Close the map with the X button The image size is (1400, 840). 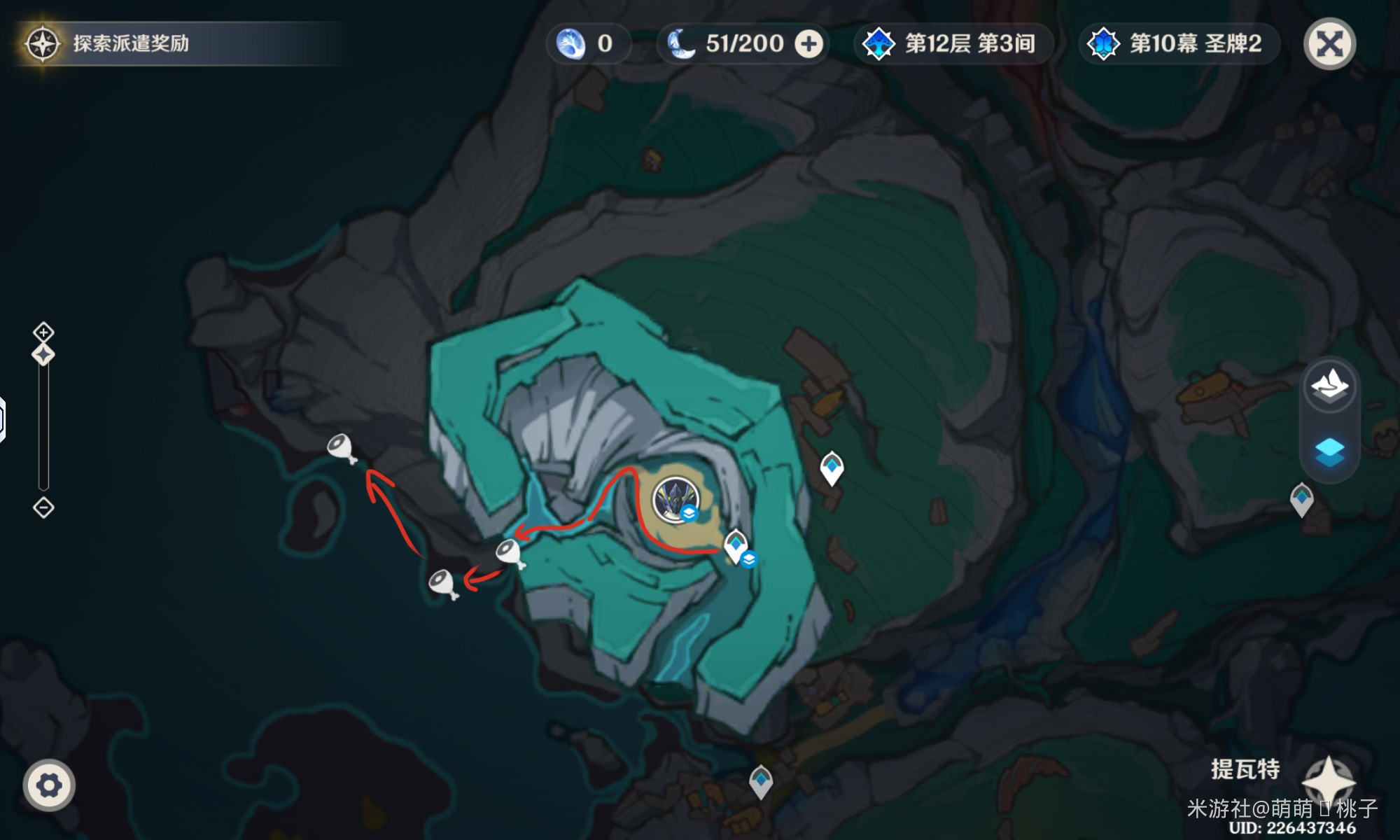(1329, 44)
